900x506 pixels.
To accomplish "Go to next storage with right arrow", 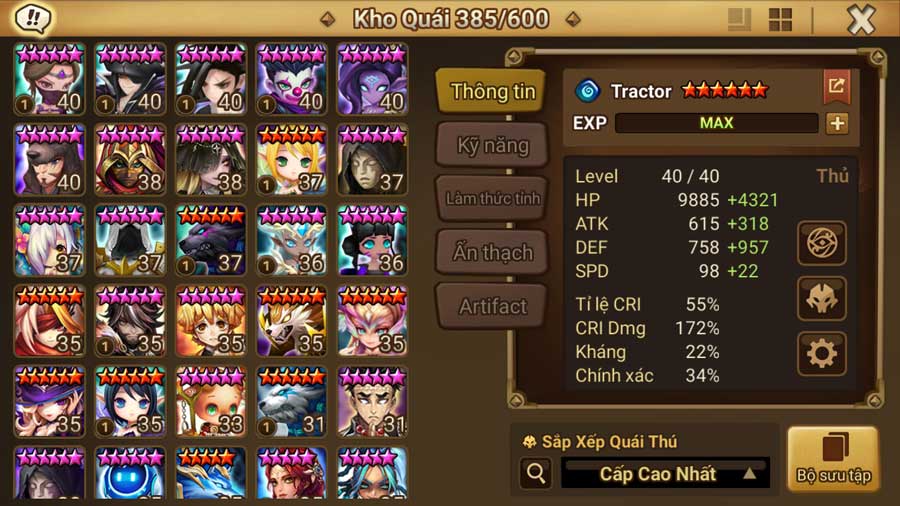I will click(572, 19).
